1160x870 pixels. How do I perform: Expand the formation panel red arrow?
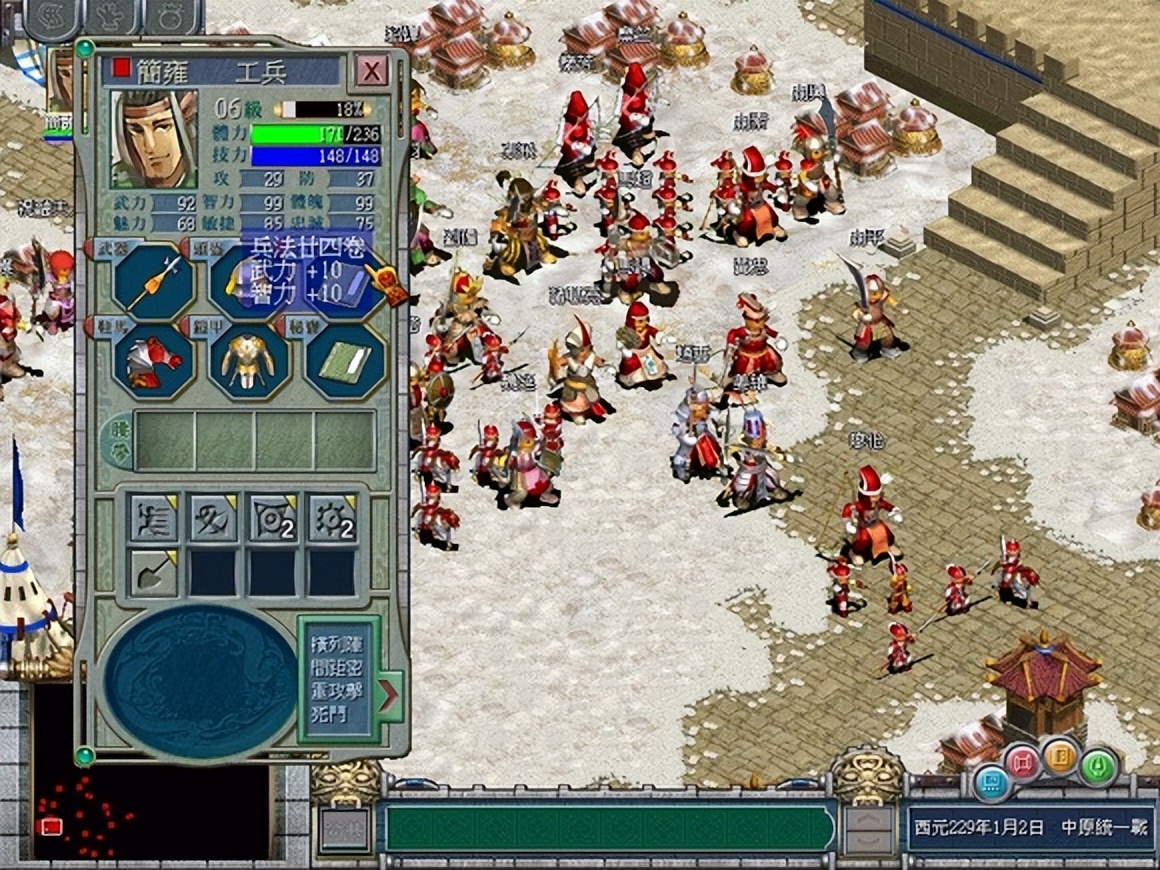pyautogui.click(x=389, y=691)
